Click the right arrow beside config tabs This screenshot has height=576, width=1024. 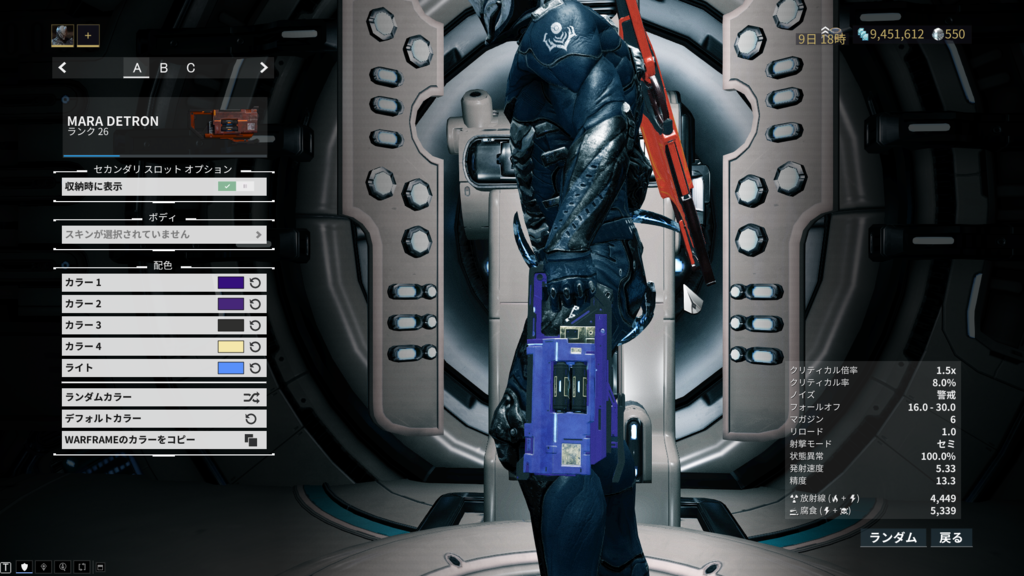[x=264, y=68]
